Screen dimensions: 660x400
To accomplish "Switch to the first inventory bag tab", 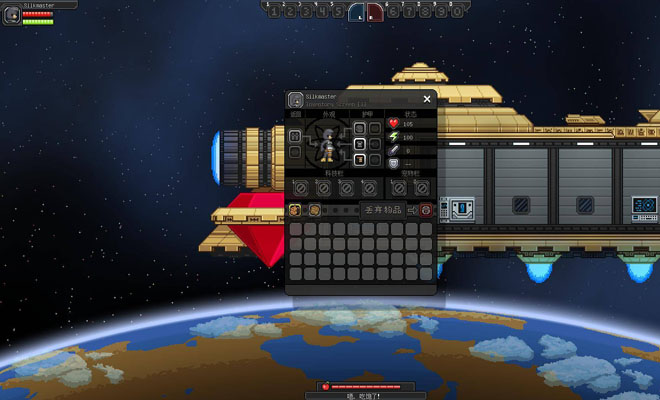I will click(295, 210).
